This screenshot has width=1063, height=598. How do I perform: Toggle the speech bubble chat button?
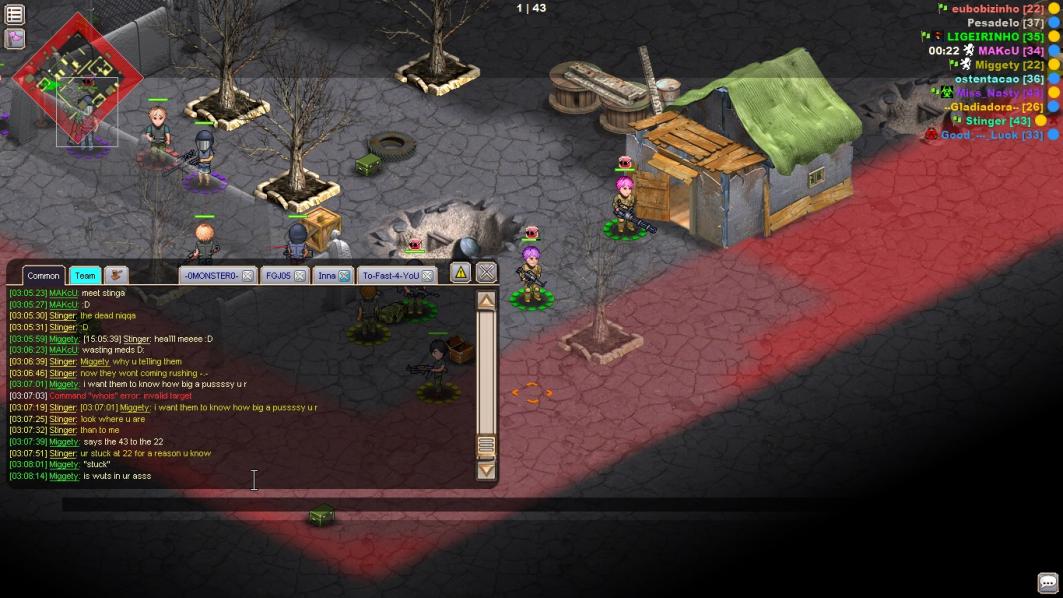pos(1047,582)
